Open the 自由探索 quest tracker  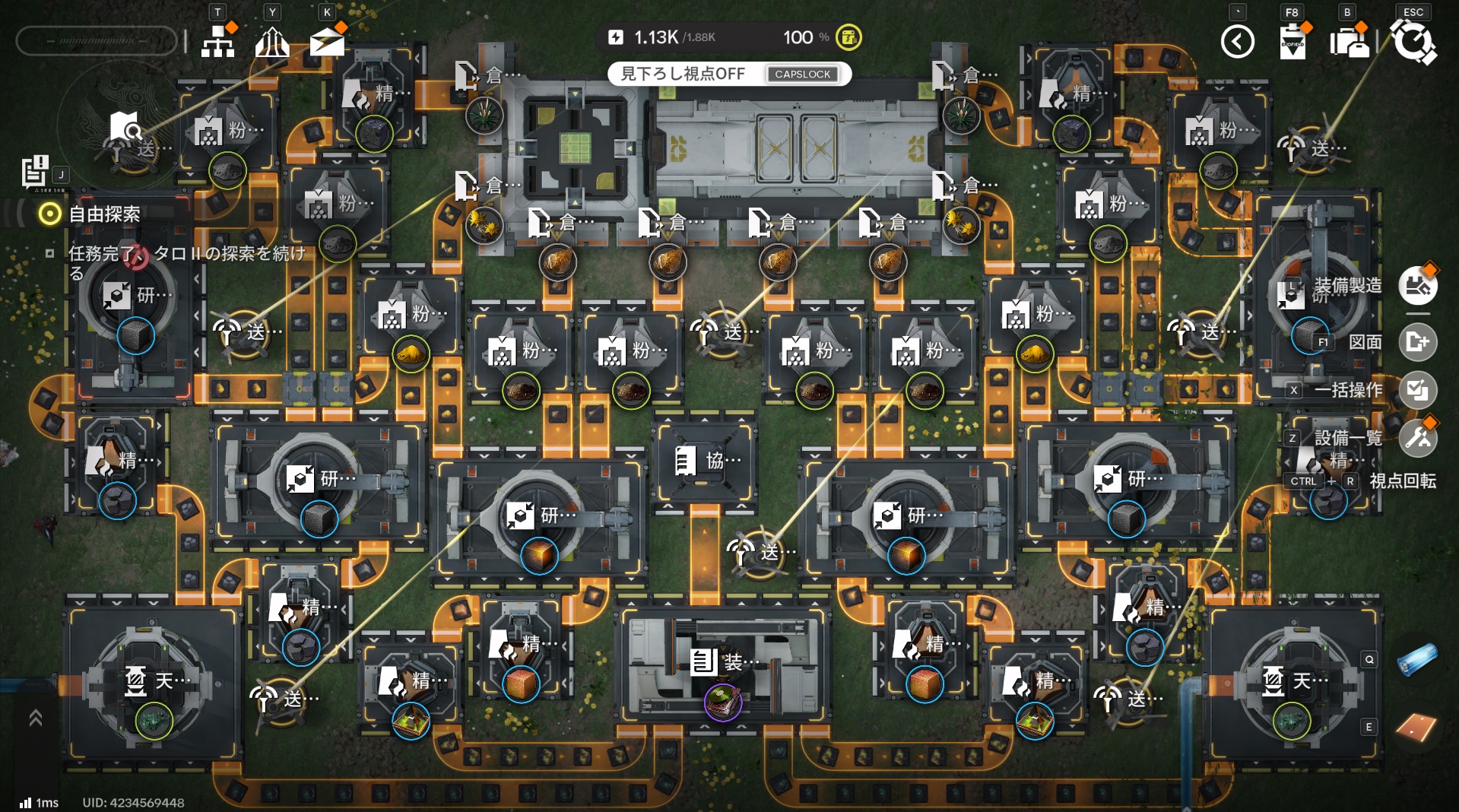pos(104,214)
